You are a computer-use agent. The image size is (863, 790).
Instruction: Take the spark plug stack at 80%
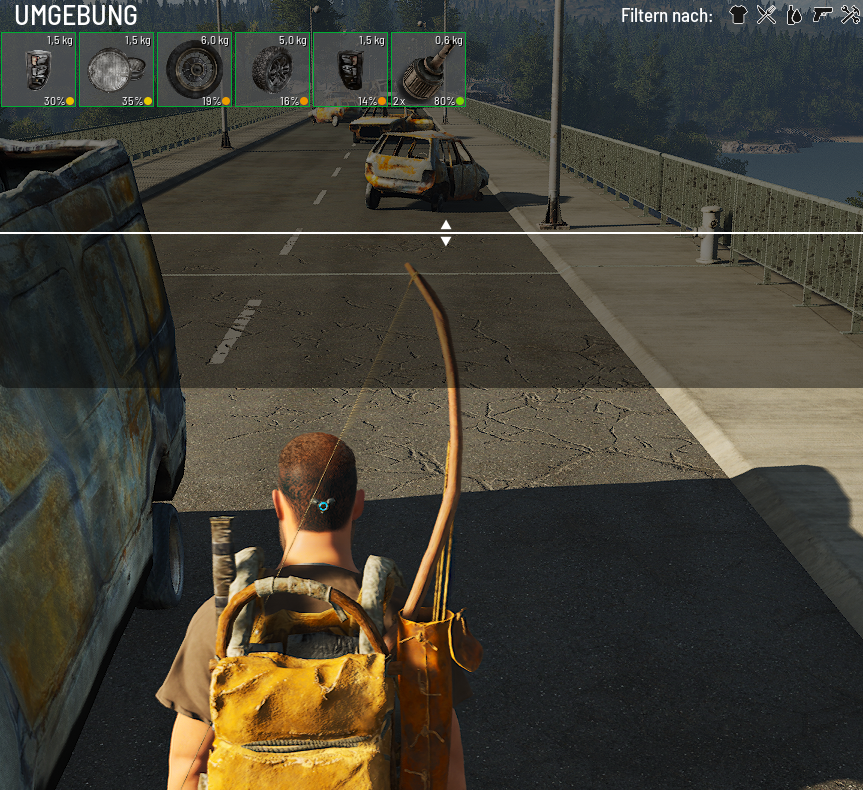(428, 70)
